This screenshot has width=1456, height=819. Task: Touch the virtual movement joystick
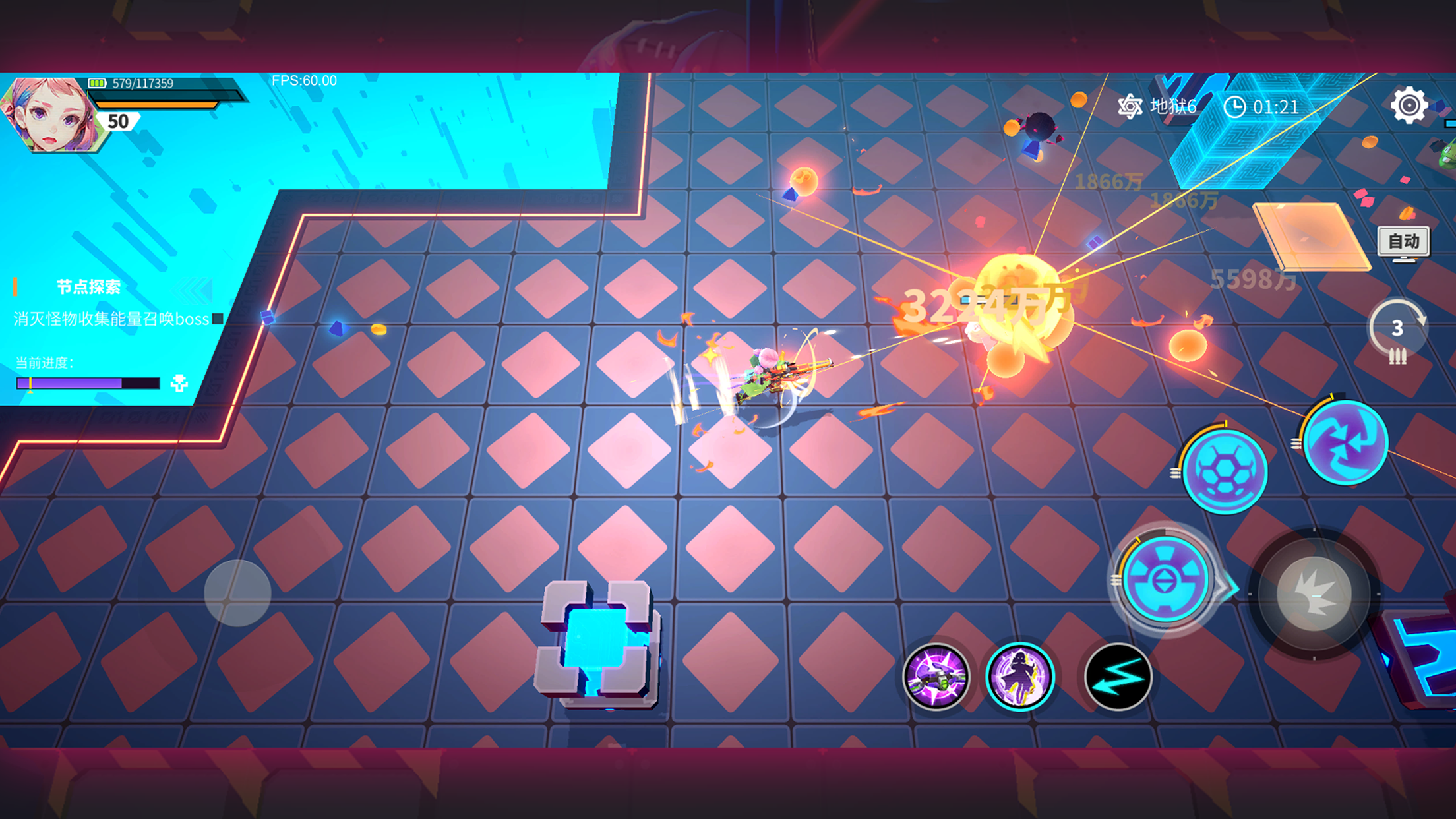click(x=237, y=593)
